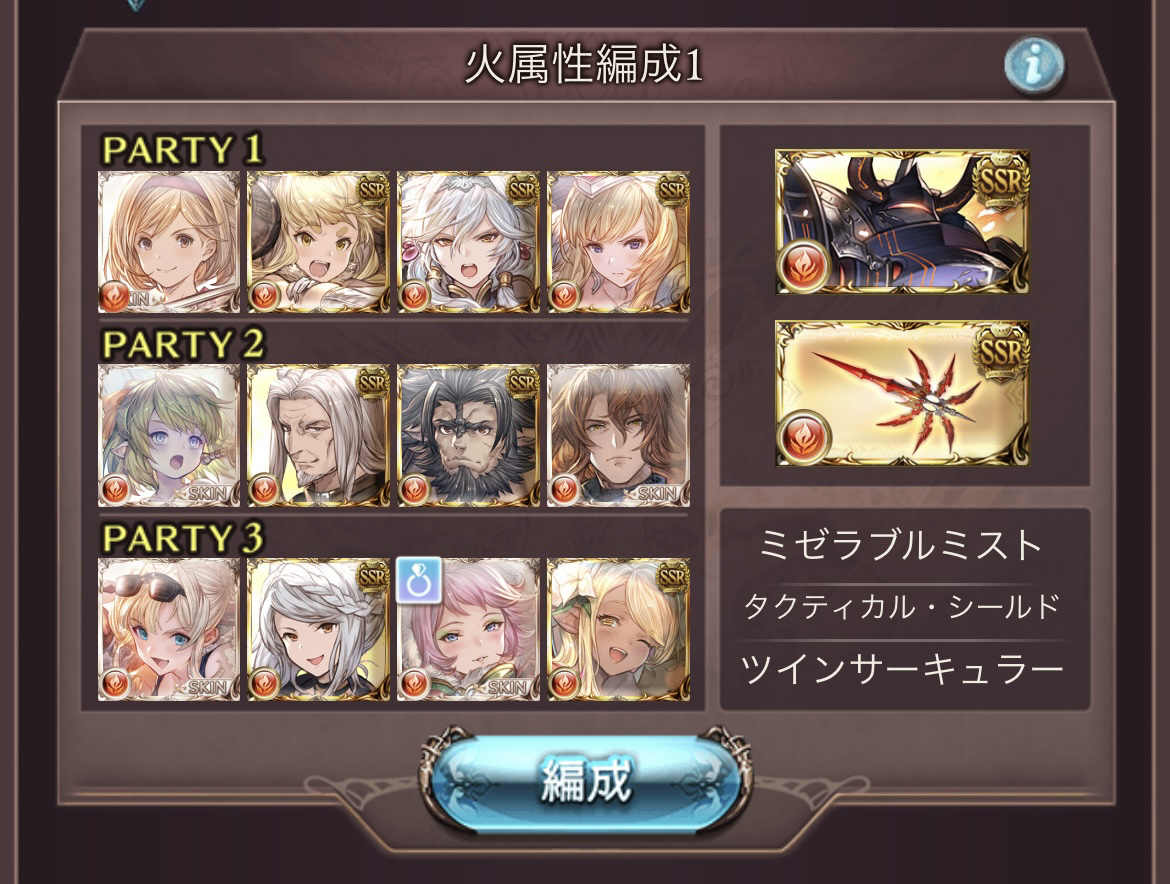Select the red spiked spear weapon card
The height and width of the screenshot is (884, 1170).
coord(902,393)
